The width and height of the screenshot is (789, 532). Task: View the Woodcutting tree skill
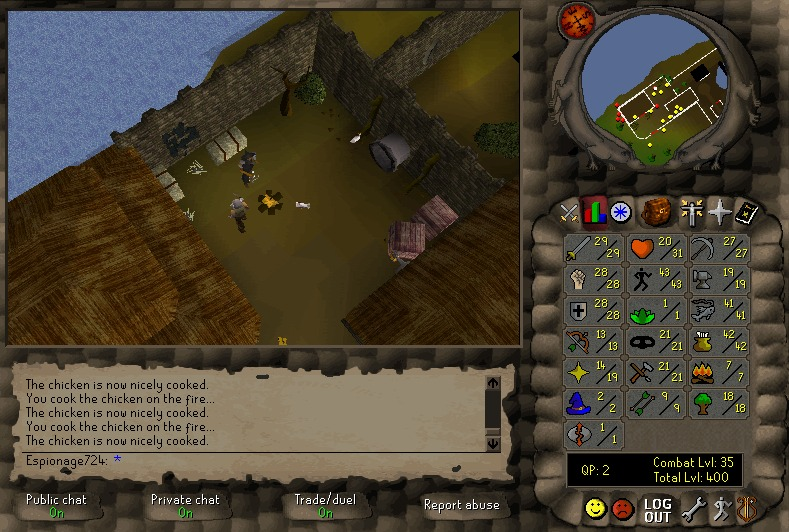(716, 404)
